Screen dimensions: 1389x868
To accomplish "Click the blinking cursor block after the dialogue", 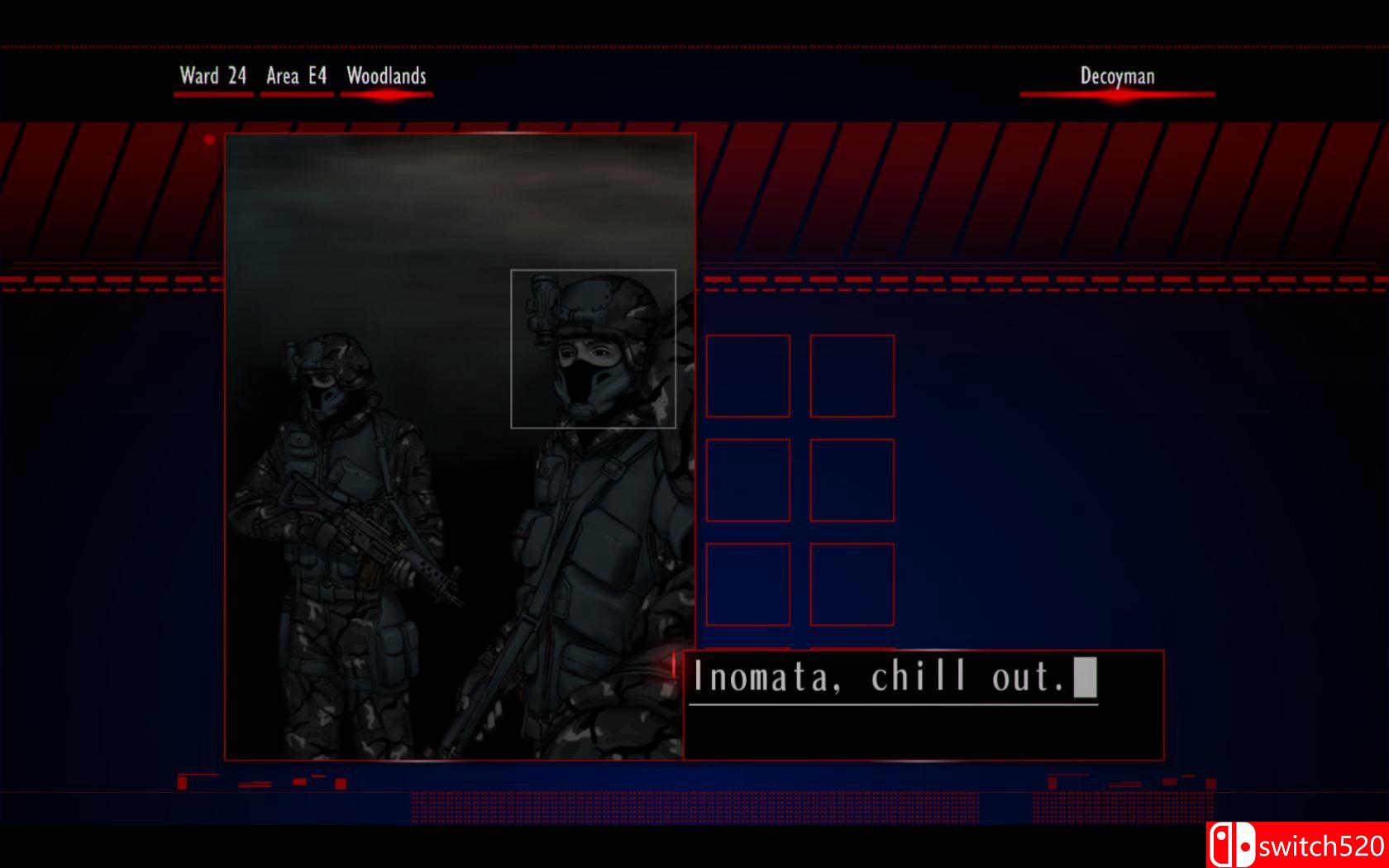I will [1083, 675].
